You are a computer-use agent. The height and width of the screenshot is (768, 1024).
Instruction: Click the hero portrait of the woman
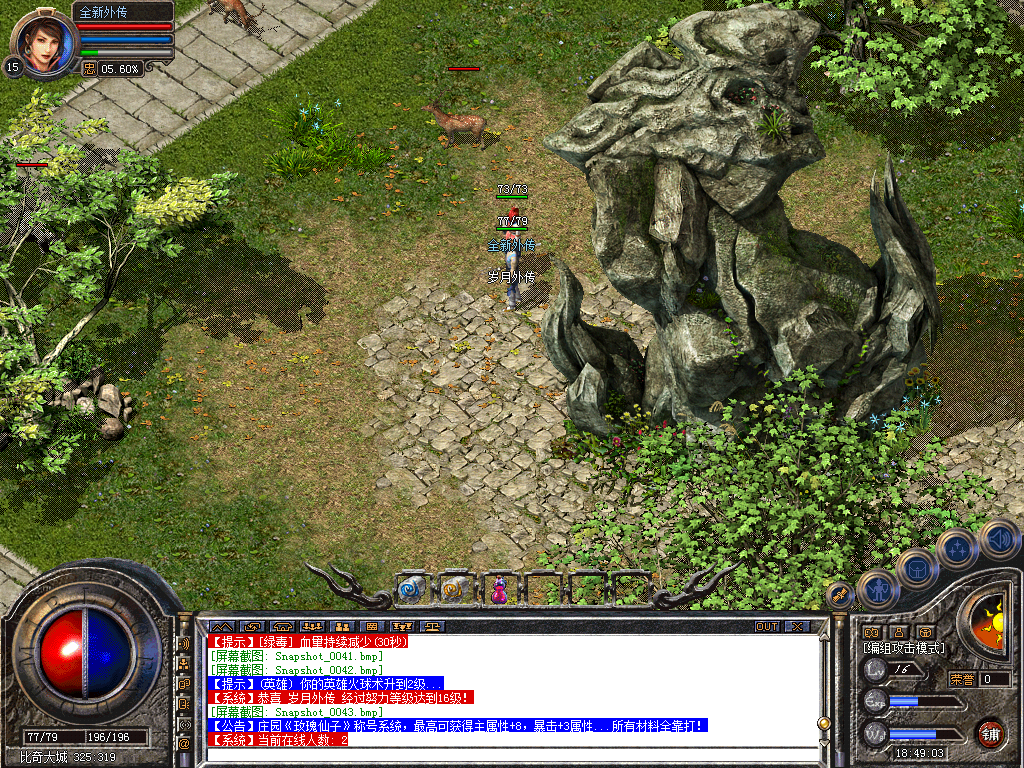(x=44, y=40)
